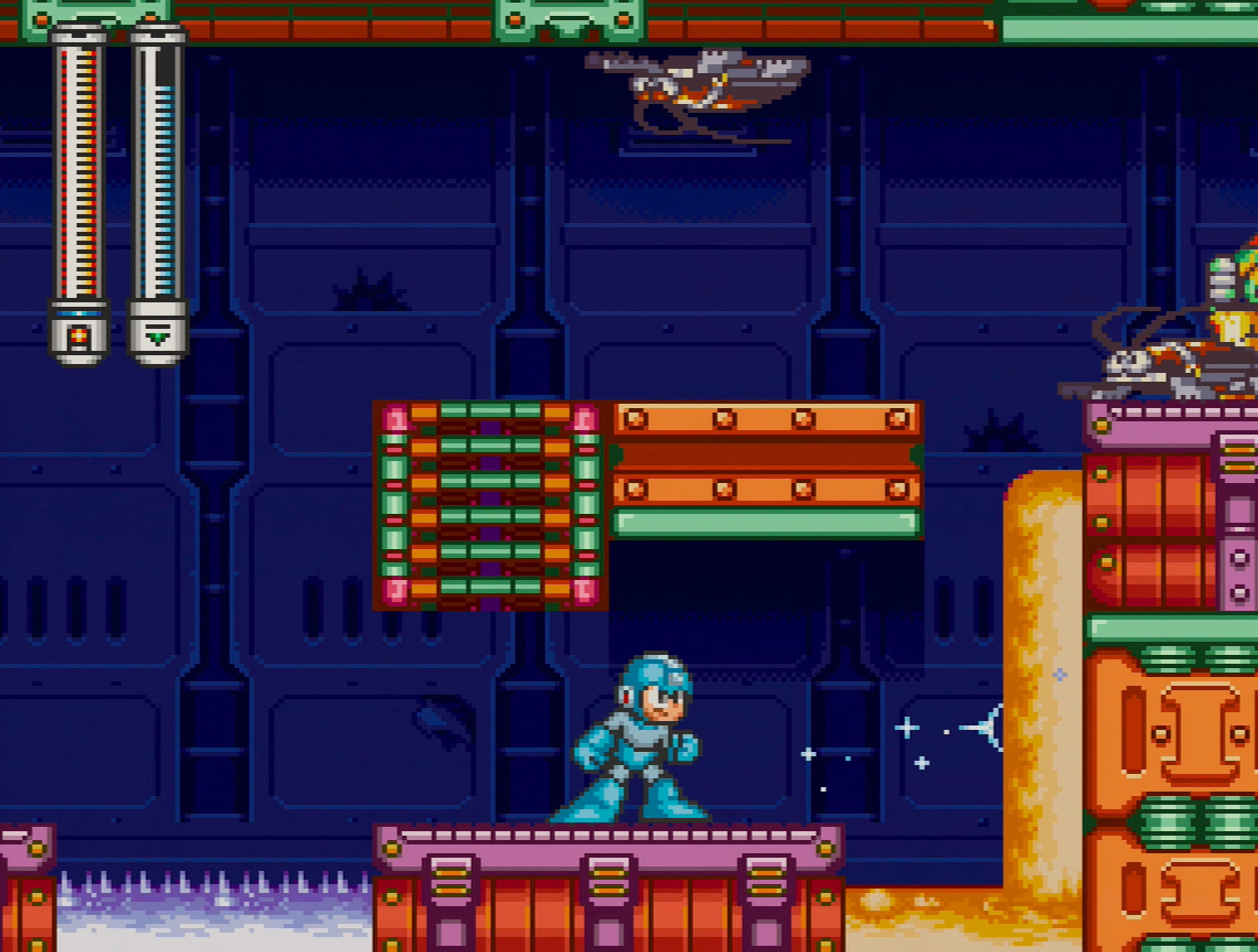The image size is (1258, 952).
Task: Click the cap of the health energy meter
Action: pos(78,33)
